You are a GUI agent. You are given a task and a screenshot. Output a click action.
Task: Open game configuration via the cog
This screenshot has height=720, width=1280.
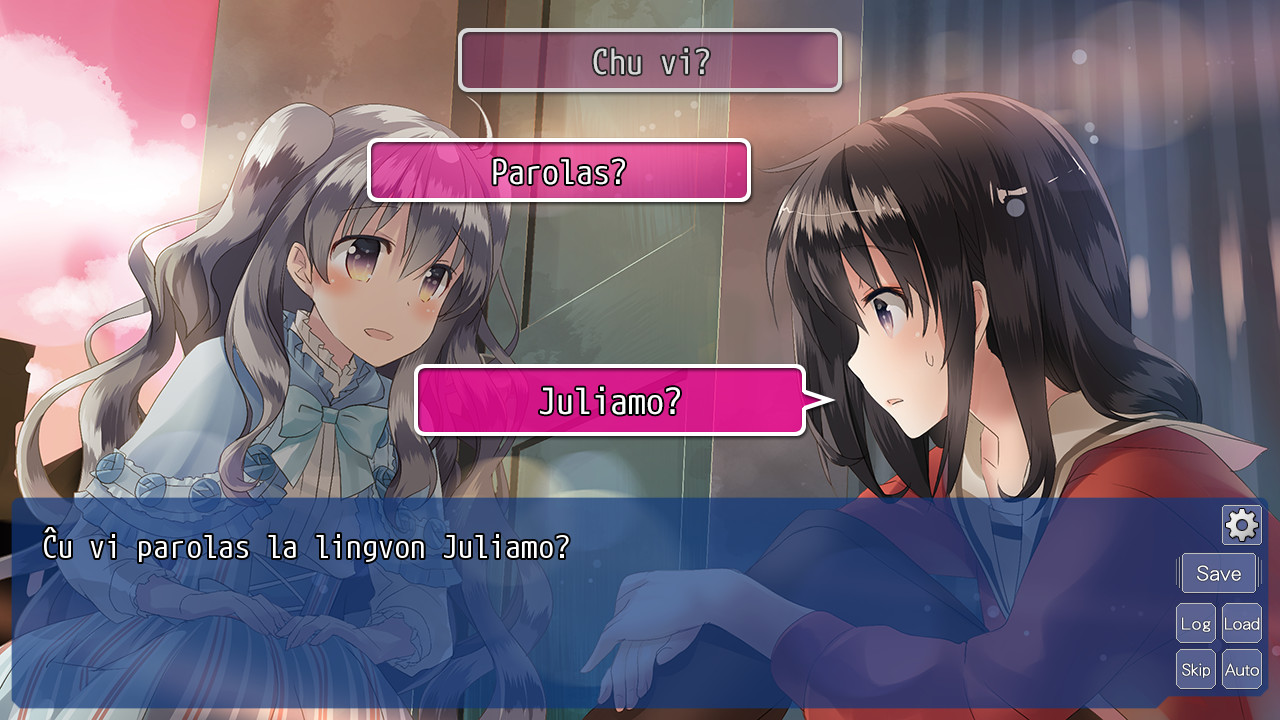[1240, 524]
